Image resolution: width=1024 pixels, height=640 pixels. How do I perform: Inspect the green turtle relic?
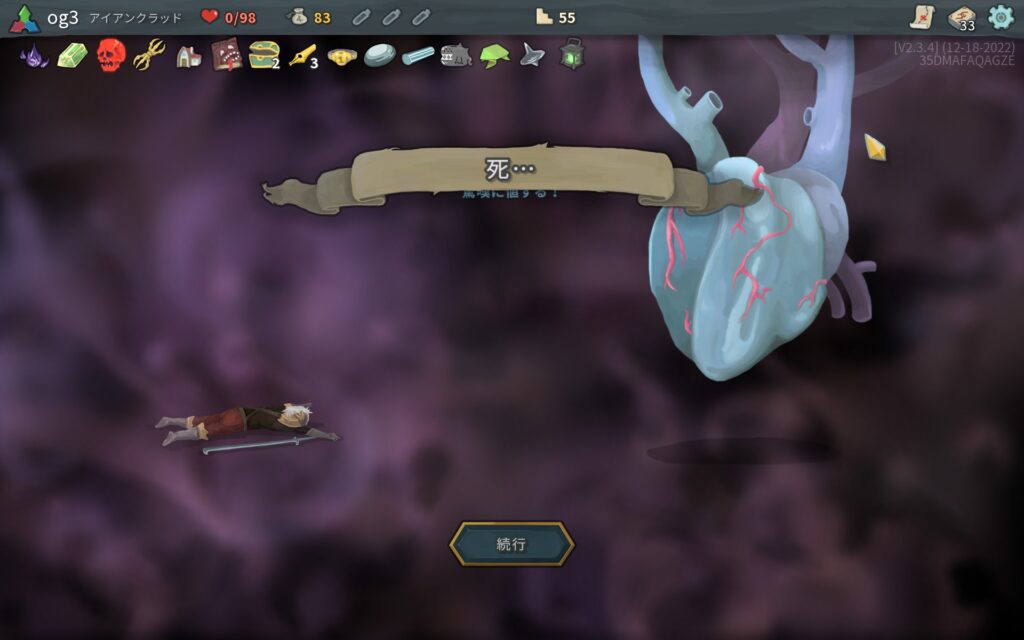494,56
